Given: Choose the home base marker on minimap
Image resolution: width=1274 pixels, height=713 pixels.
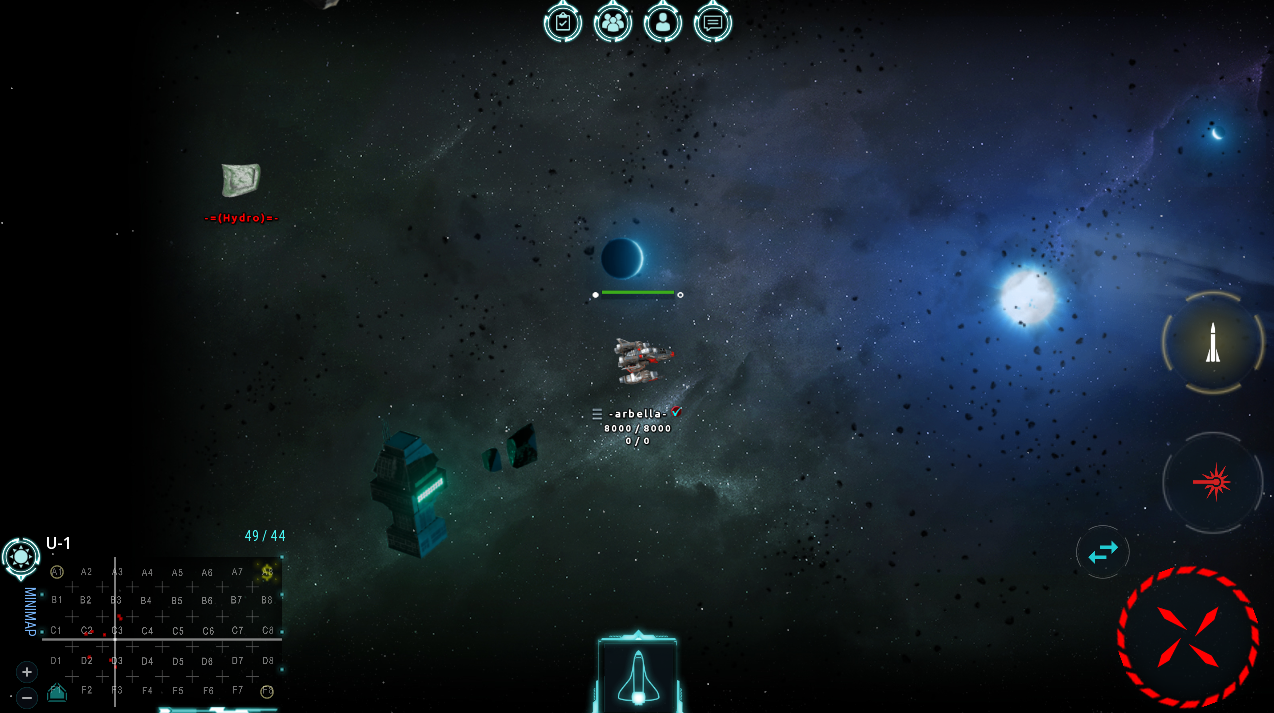Looking at the screenshot, I should pos(57,691).
